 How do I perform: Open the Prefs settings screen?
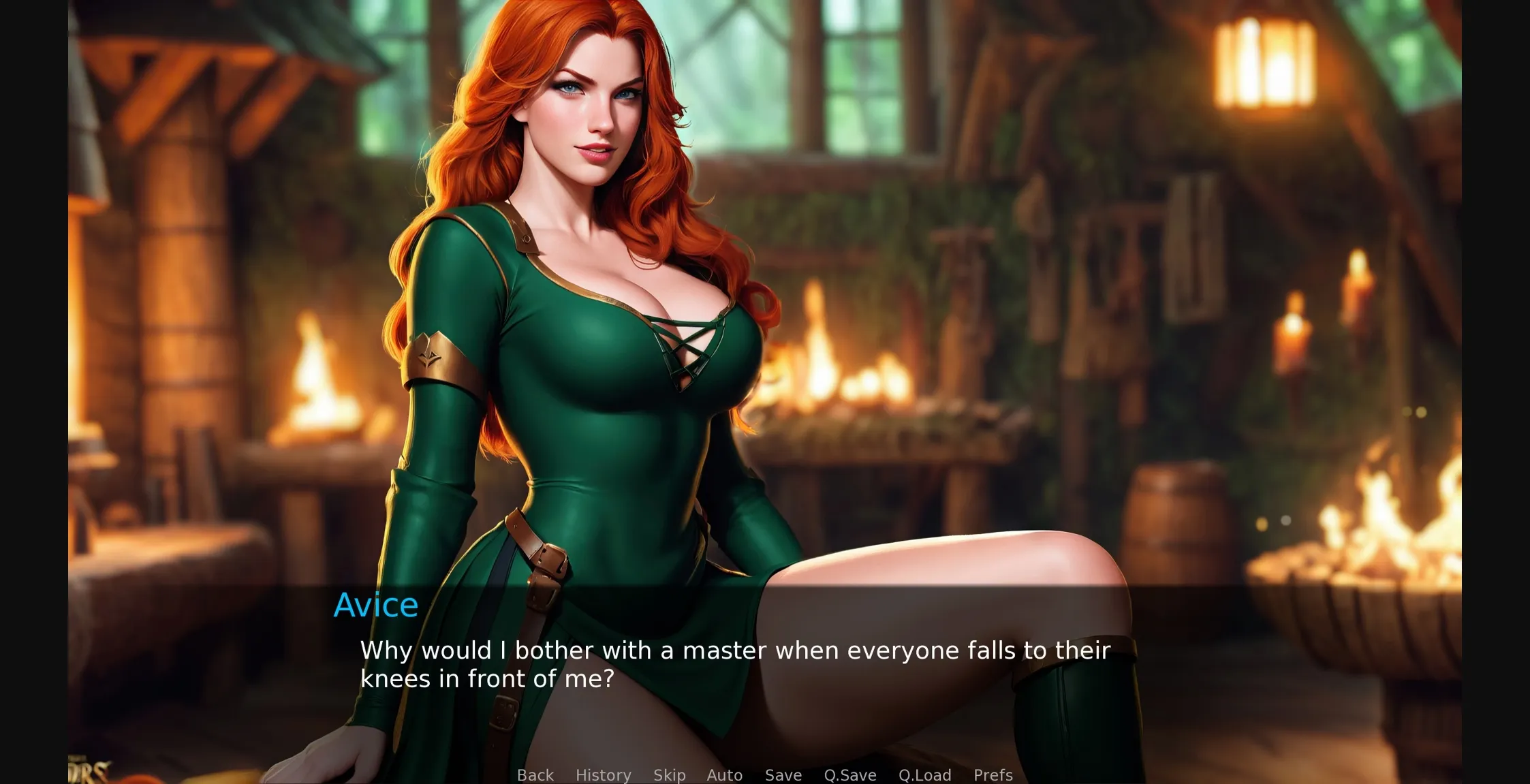pyautogui.click(x=992, y=775)
